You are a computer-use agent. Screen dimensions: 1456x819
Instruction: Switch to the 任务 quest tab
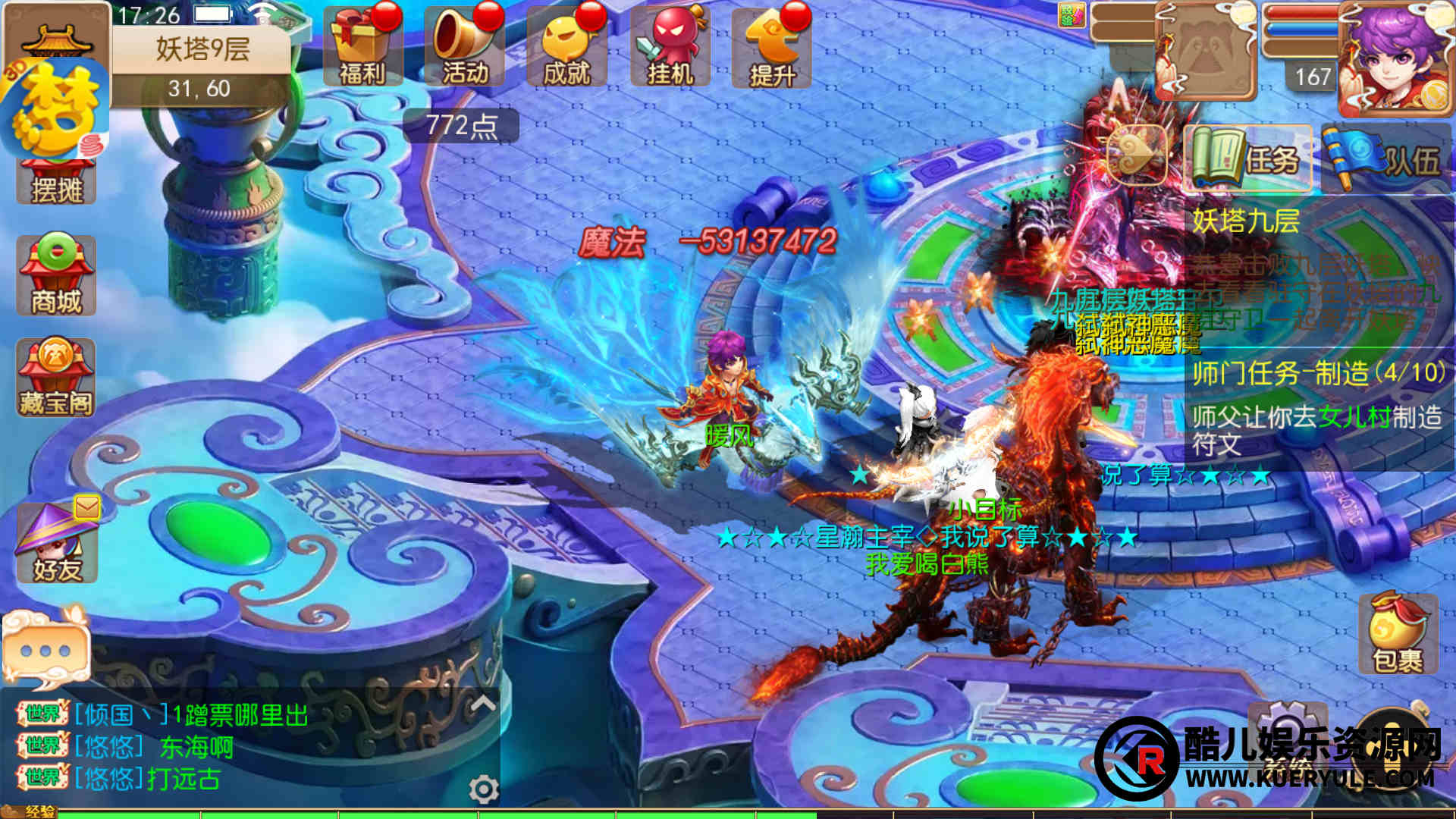[1247, 159]
